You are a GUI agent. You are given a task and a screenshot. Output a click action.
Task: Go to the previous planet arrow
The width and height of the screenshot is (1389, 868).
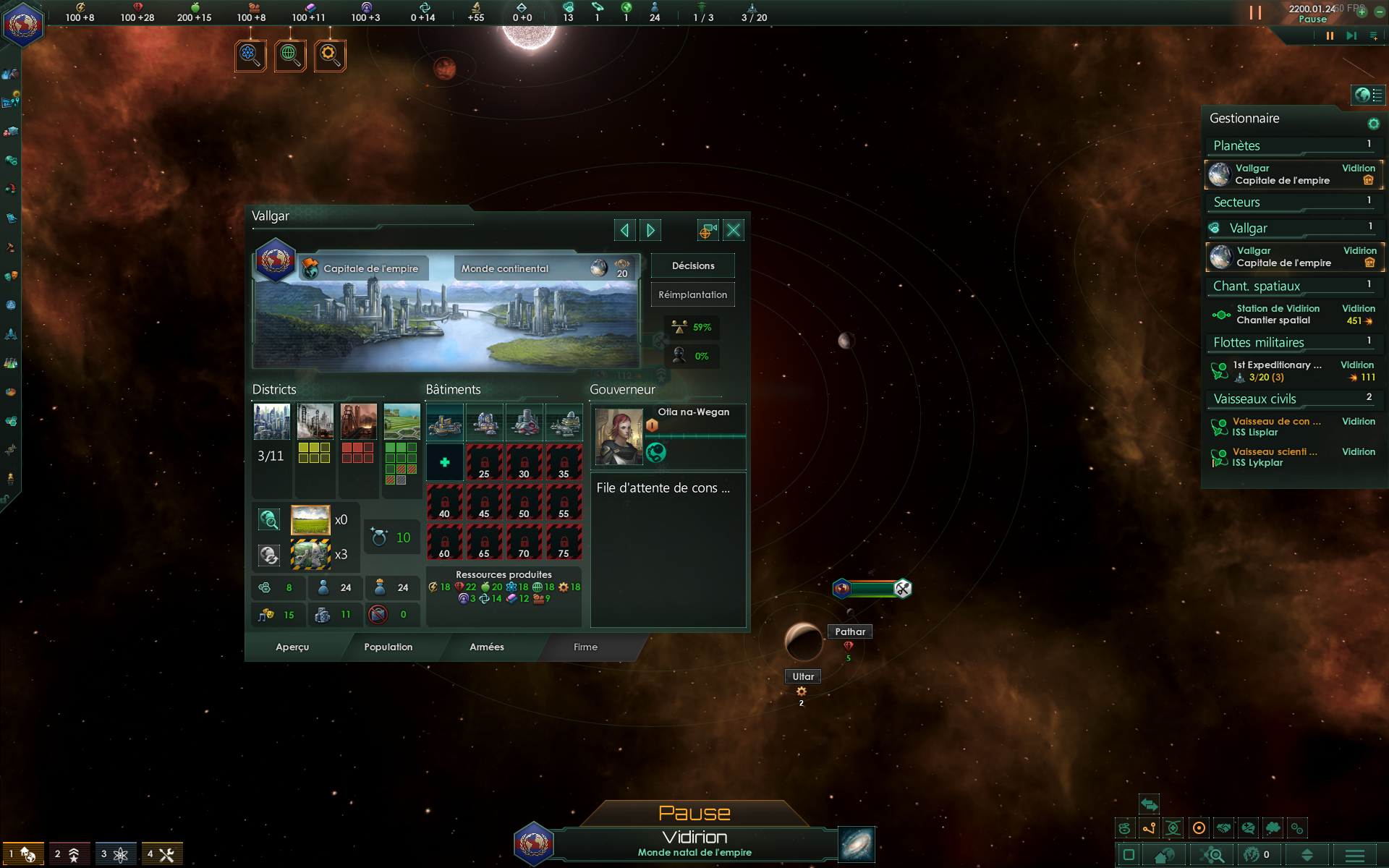click(624, 230)
